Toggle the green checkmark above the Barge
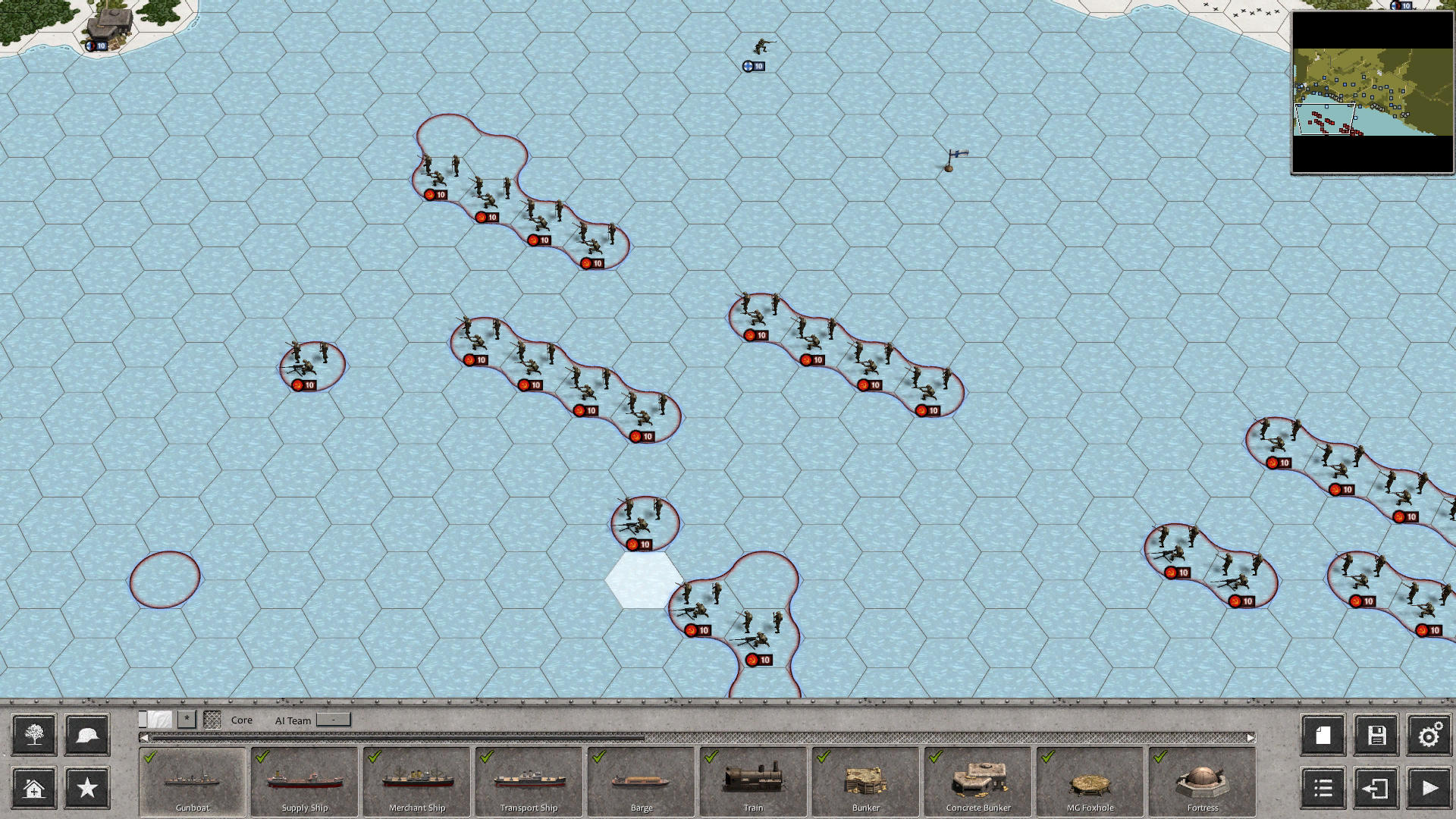The width and height of the screenshot is (1456, 819). (x=597, y=757)
